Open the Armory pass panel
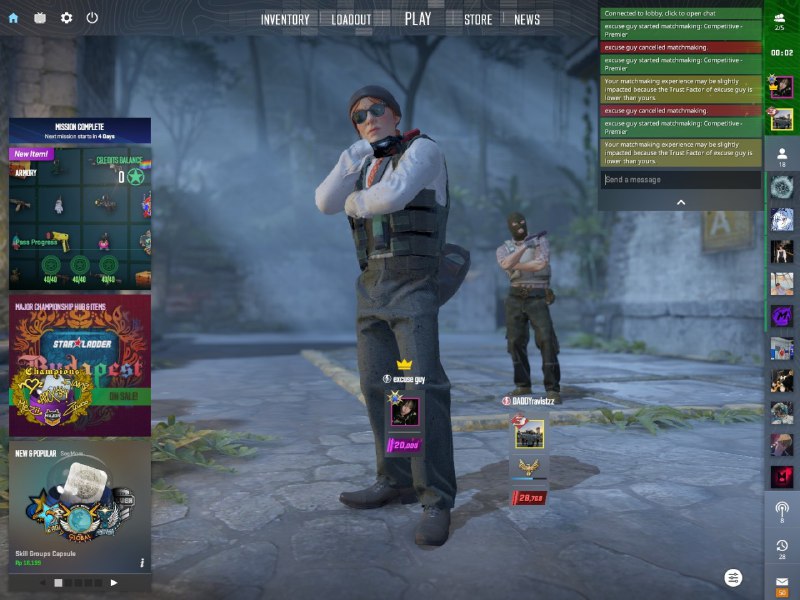The height and width of the screenshot is (600, 800). click(x=80, y=215)
